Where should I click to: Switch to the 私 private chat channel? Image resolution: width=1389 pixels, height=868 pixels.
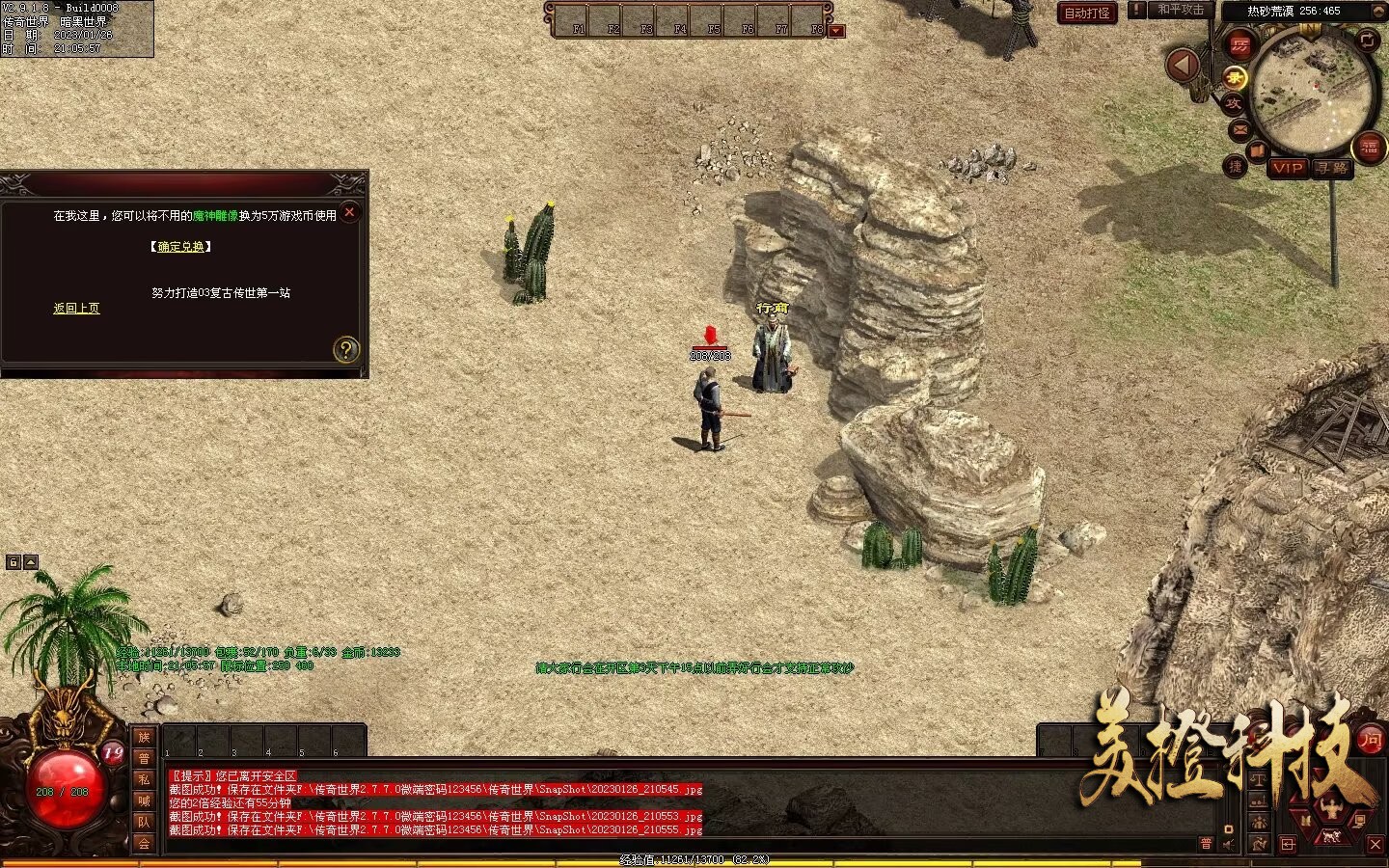point(144,779)
